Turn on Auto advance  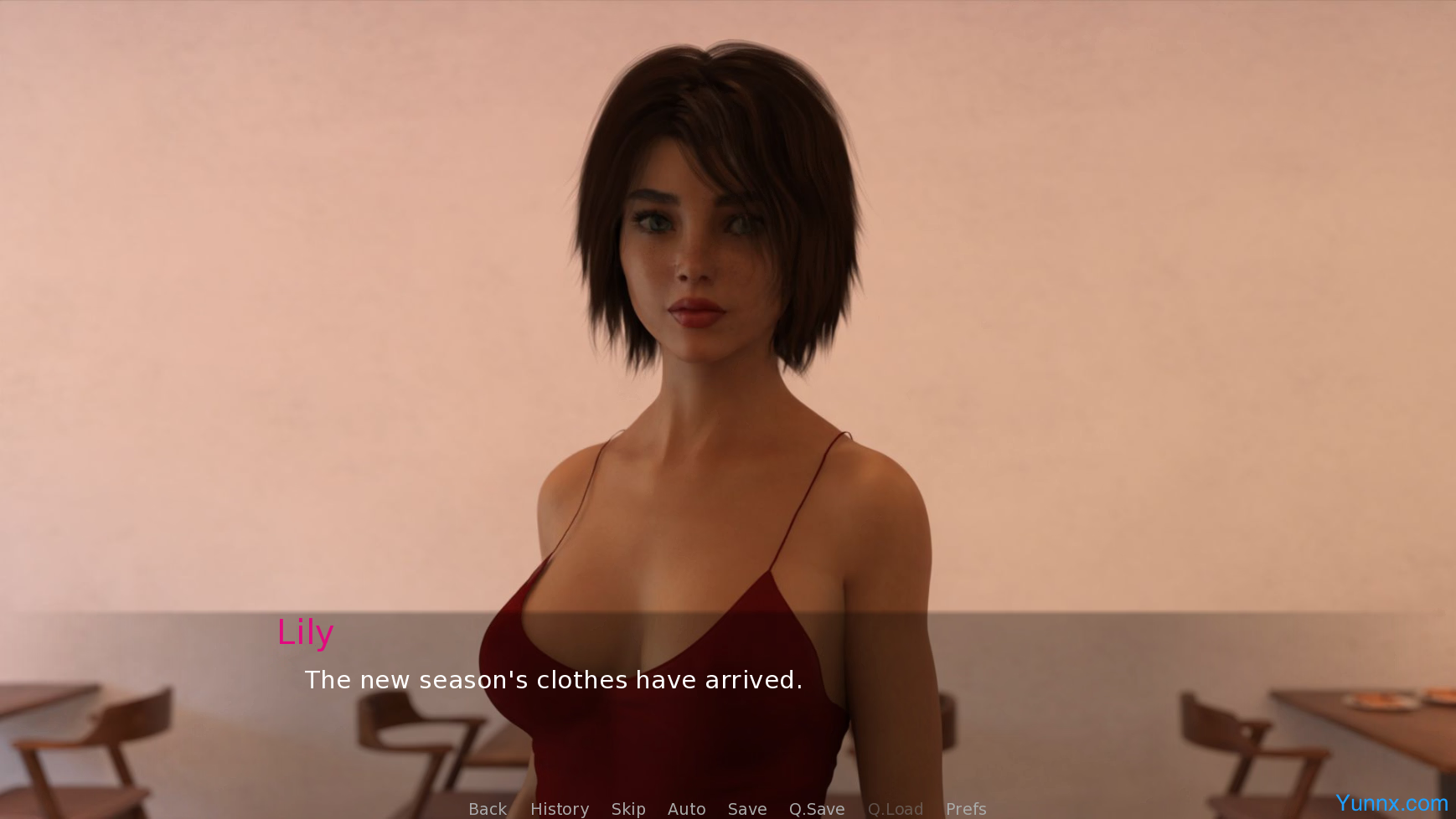coord(686,809)
